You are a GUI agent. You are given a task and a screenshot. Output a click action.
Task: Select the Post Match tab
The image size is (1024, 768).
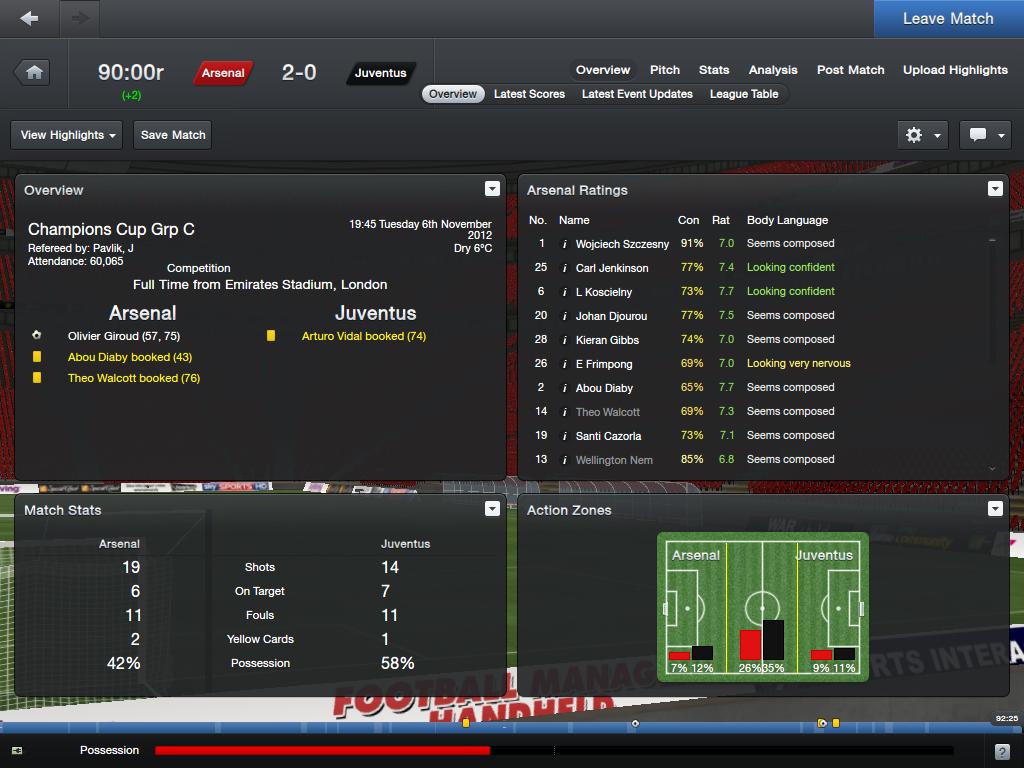[x=850, y=70]
